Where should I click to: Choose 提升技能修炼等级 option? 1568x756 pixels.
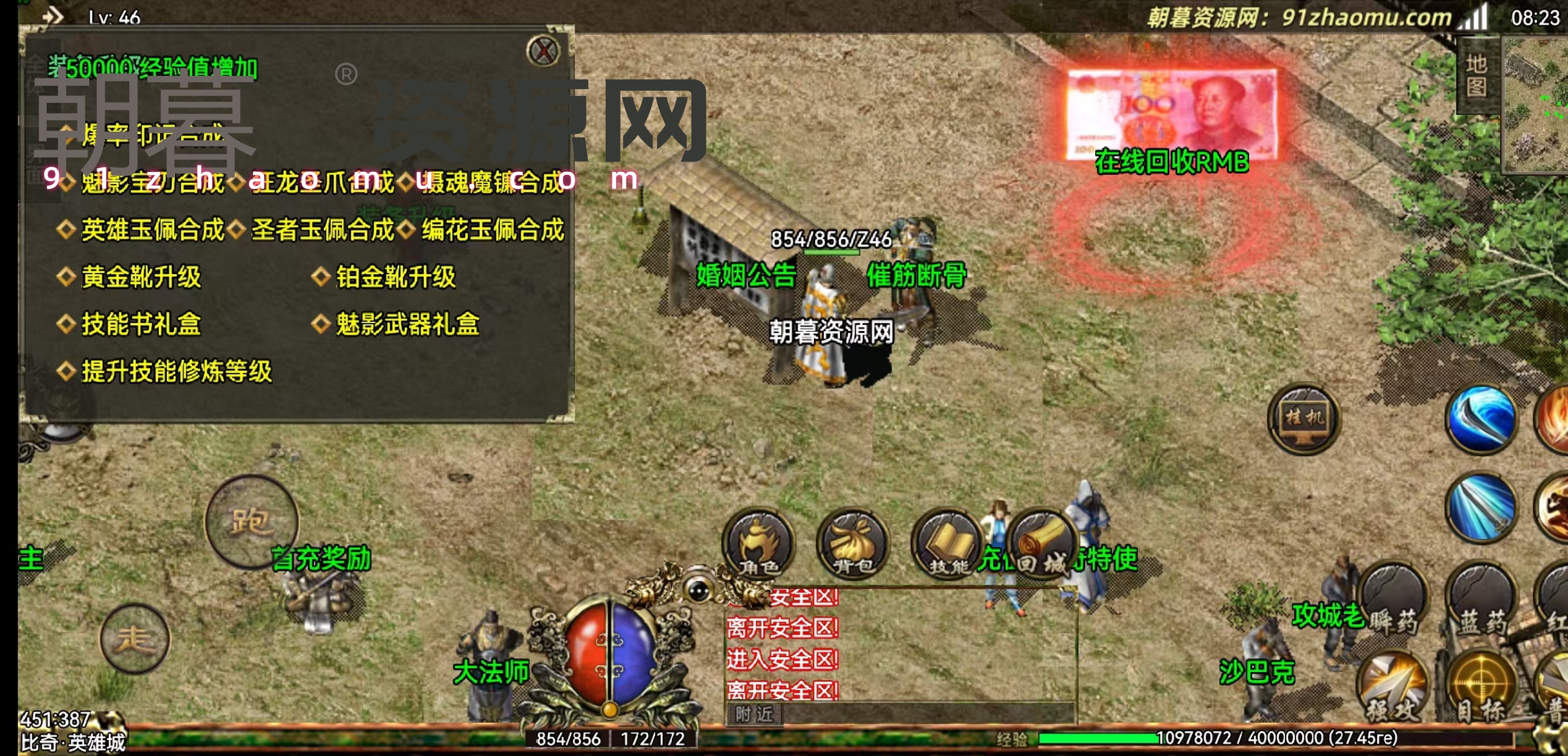[x=177, y=371]
